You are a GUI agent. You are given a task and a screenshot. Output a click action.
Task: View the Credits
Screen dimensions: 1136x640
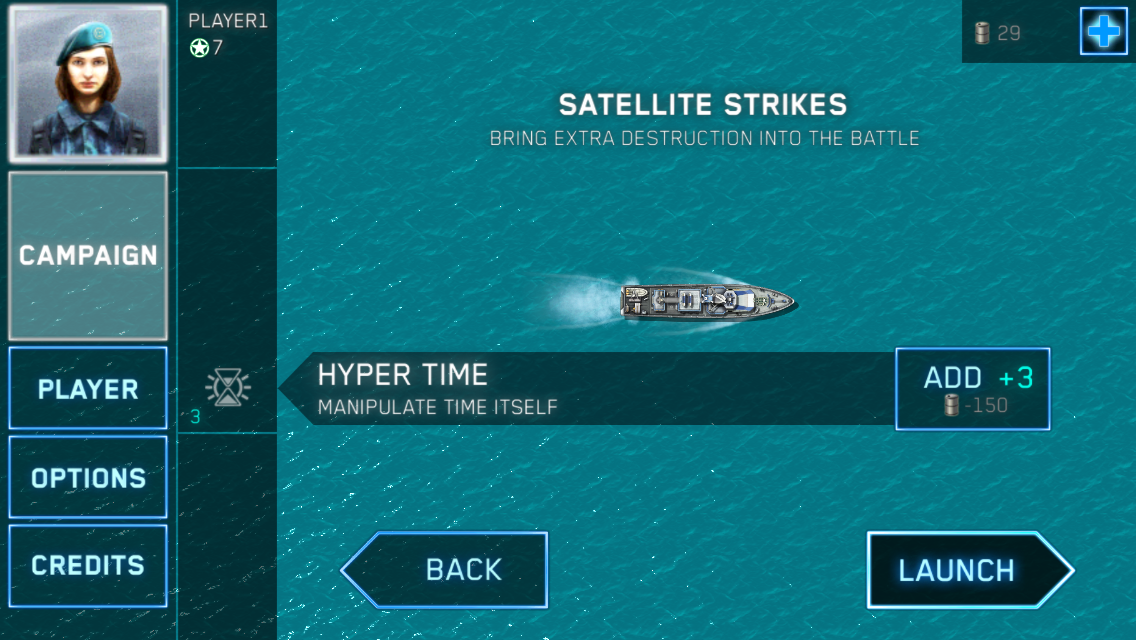[88, 565]
